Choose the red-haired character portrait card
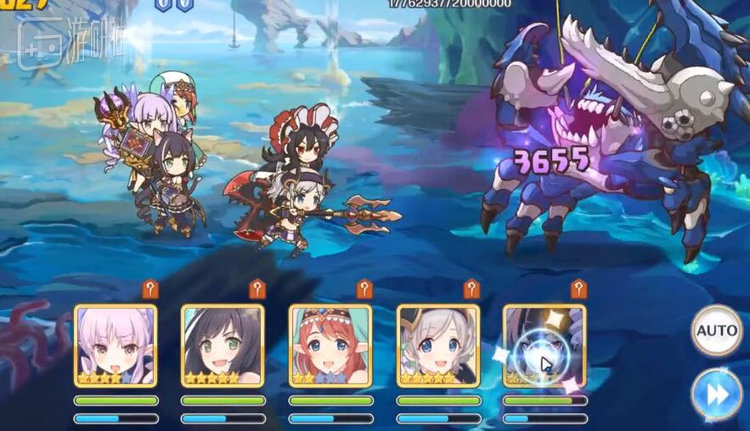Viewport: 750px width, 431px height. (x=330, y=345)
